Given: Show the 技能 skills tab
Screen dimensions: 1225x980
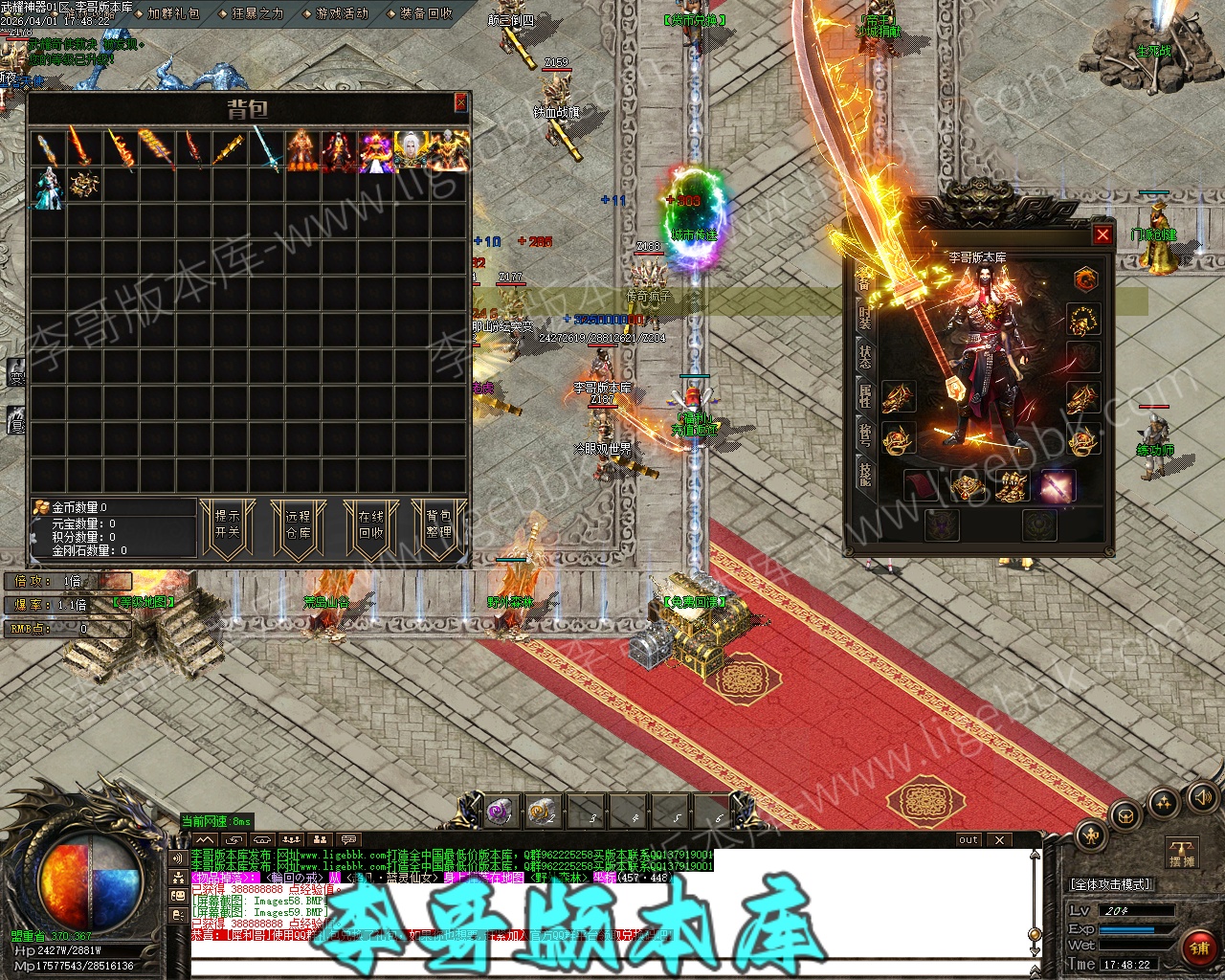Looking at the screenshot, I should click(x=864, y=473).
